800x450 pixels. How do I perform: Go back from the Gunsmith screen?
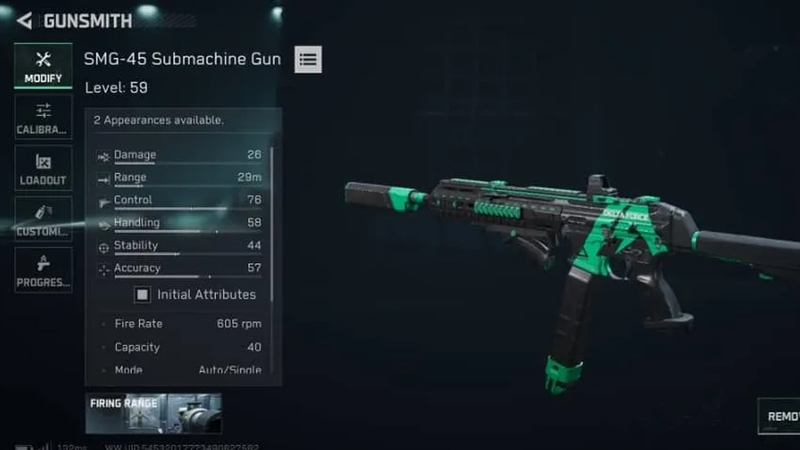pos(24,20)
